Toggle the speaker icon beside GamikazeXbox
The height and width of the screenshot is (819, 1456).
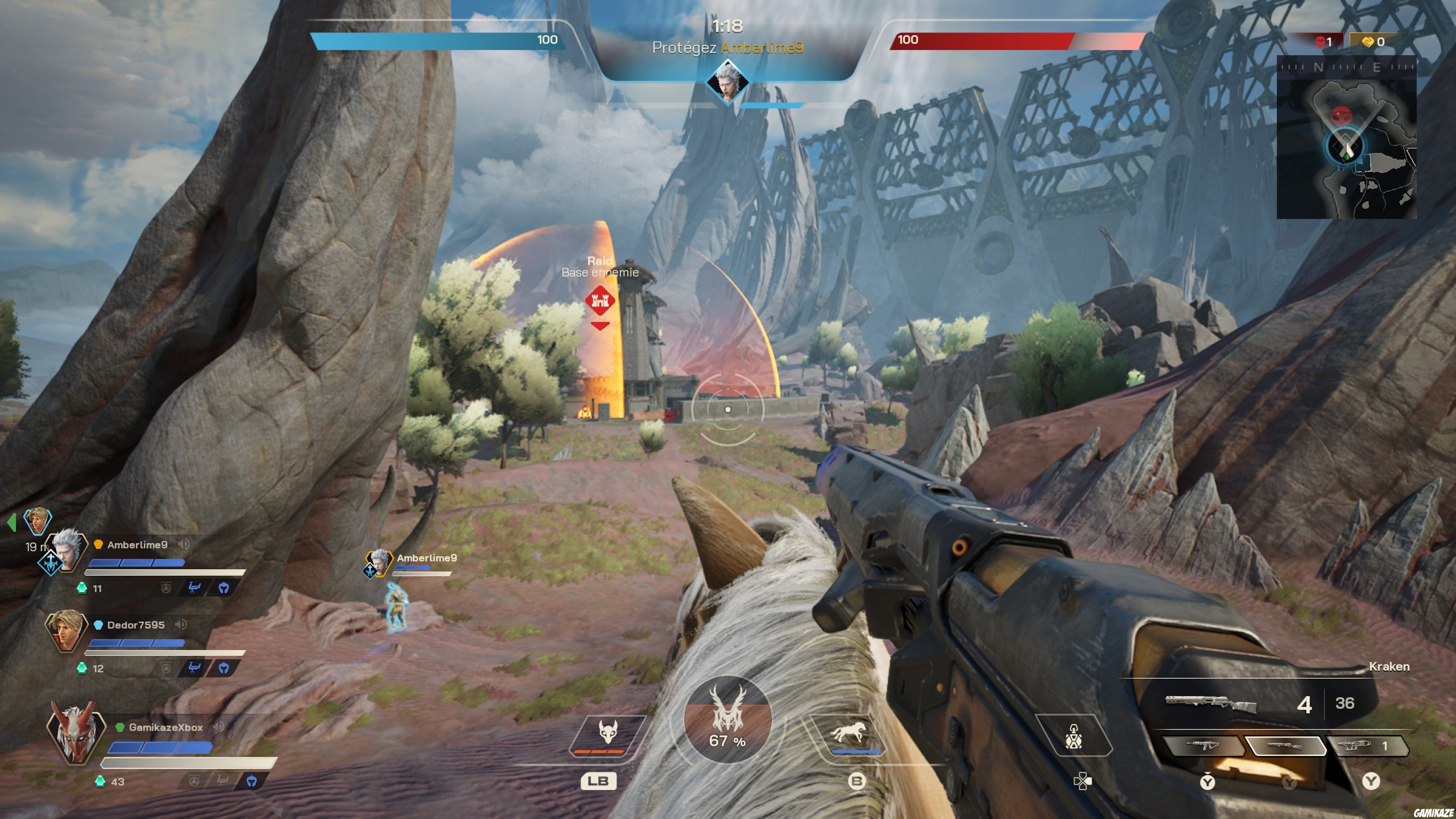(x=219, y=726)
